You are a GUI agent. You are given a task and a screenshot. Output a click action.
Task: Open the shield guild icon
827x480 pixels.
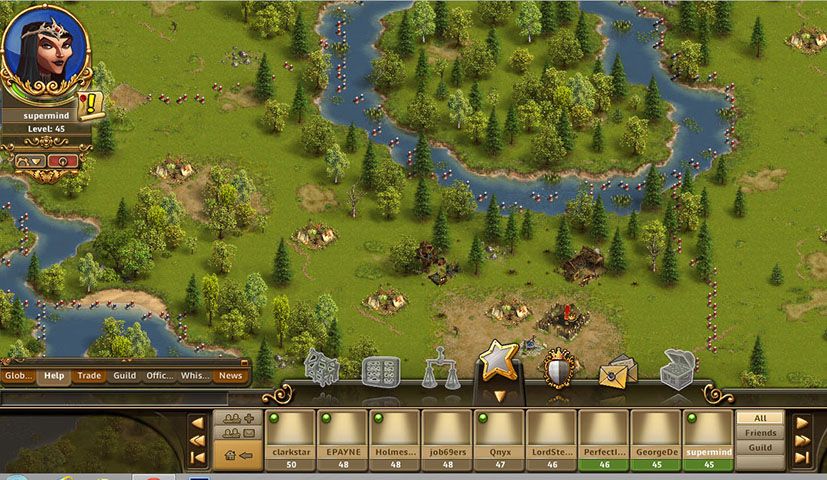point(559,369)
